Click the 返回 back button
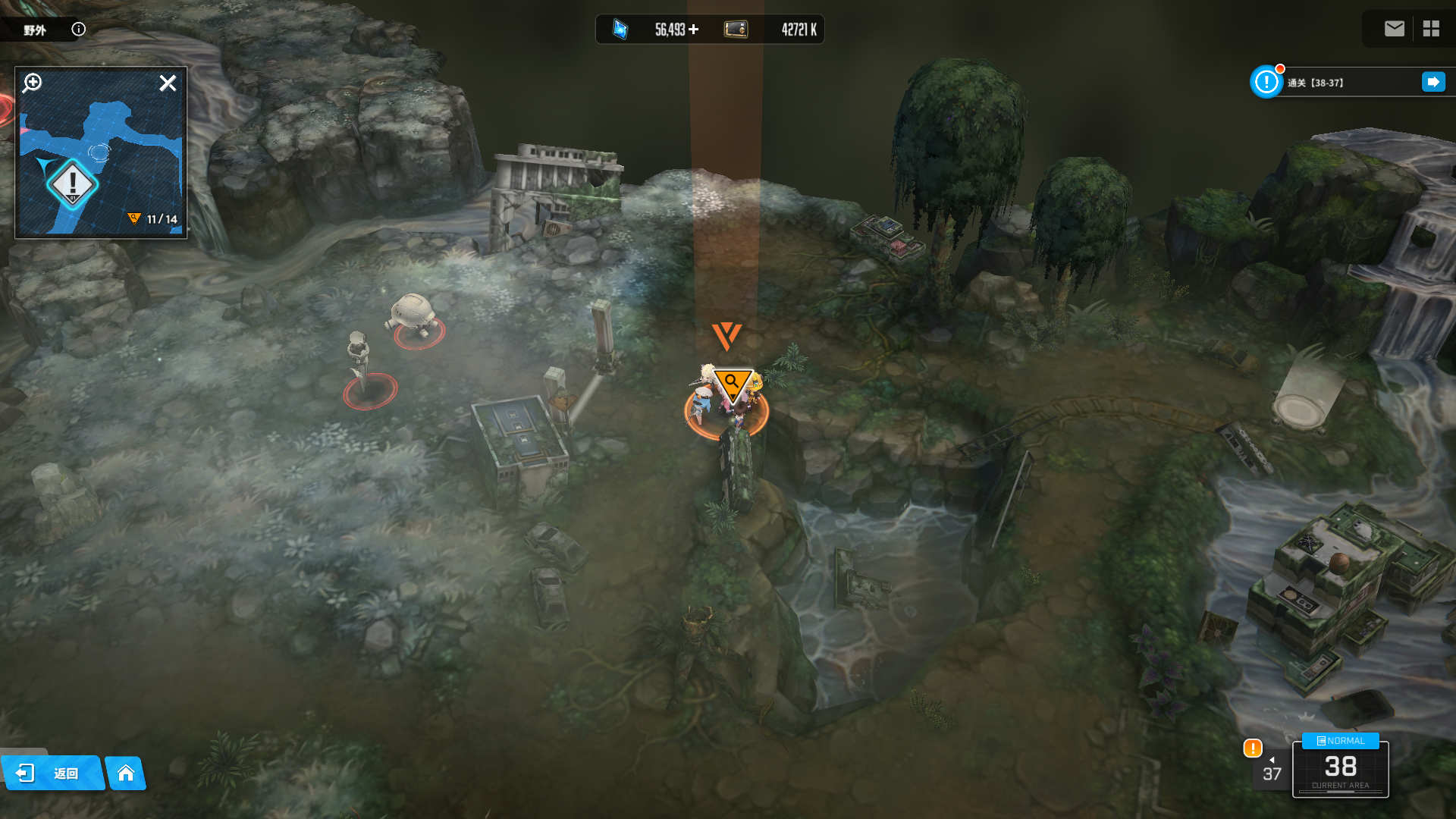 point(53,773)
